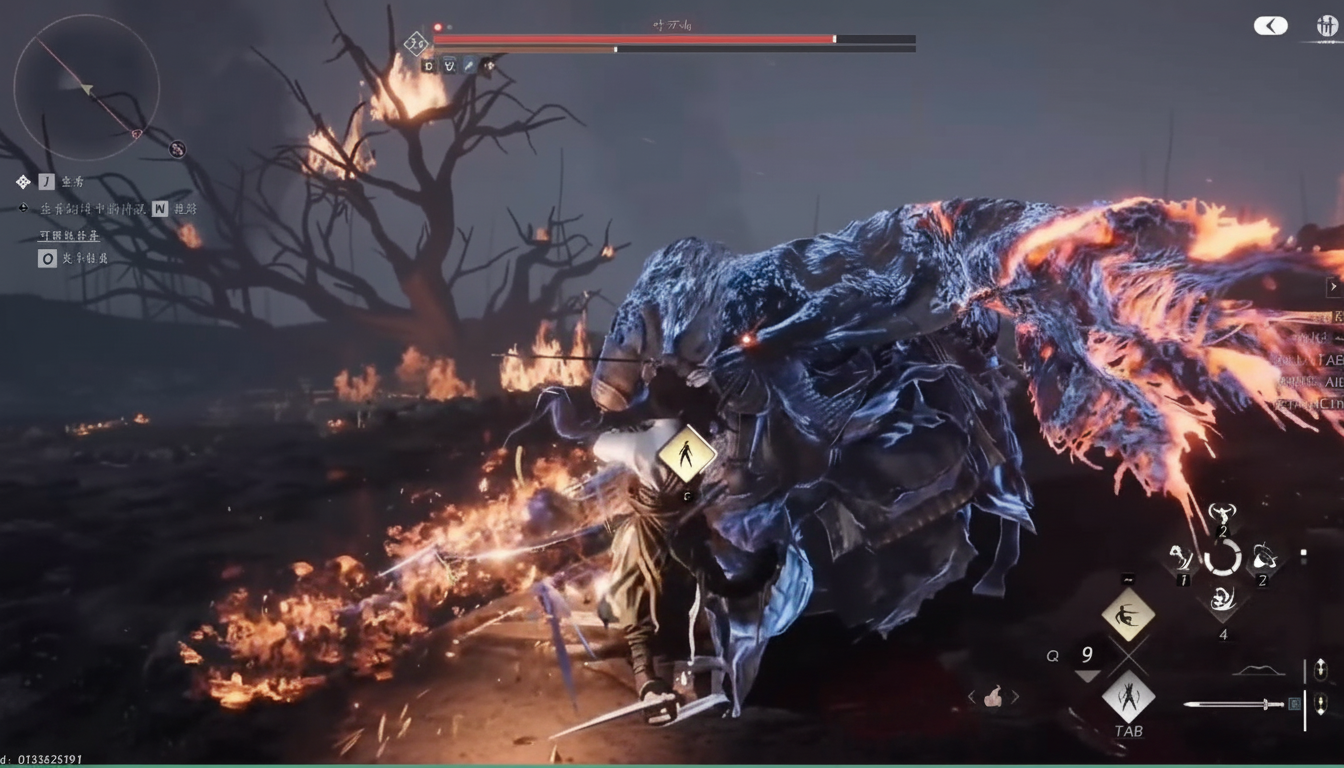This screenshot has height=768, width=1344.
Task: Expand the side chat panel arrow
Action: point(1333,287)
